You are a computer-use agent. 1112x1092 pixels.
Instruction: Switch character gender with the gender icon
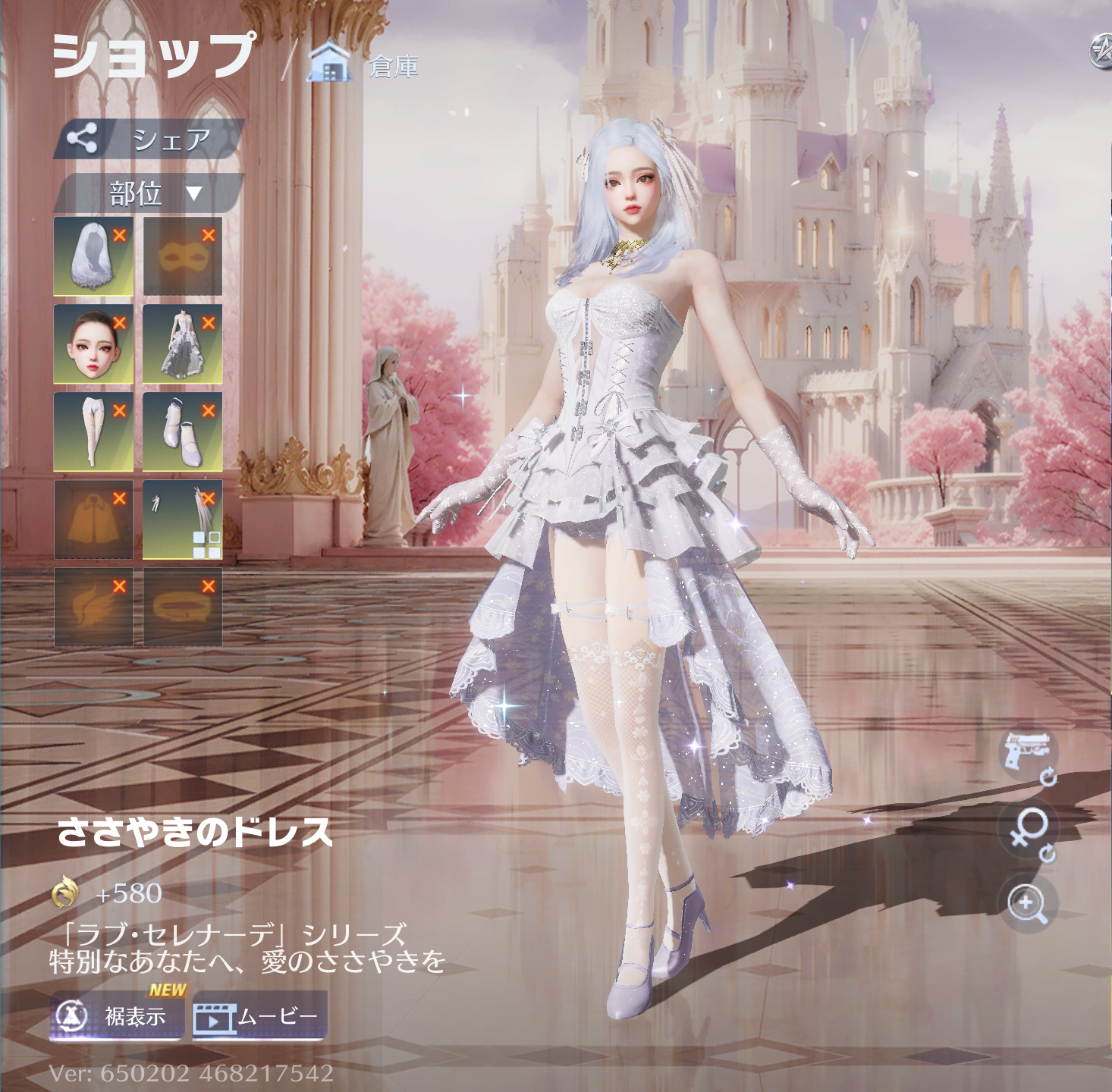pyautogui.click(x=1029, y=832)
